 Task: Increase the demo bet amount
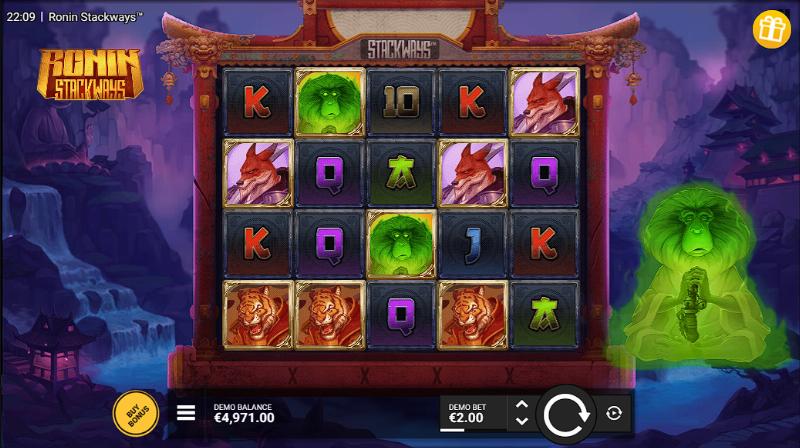[520, 404]
